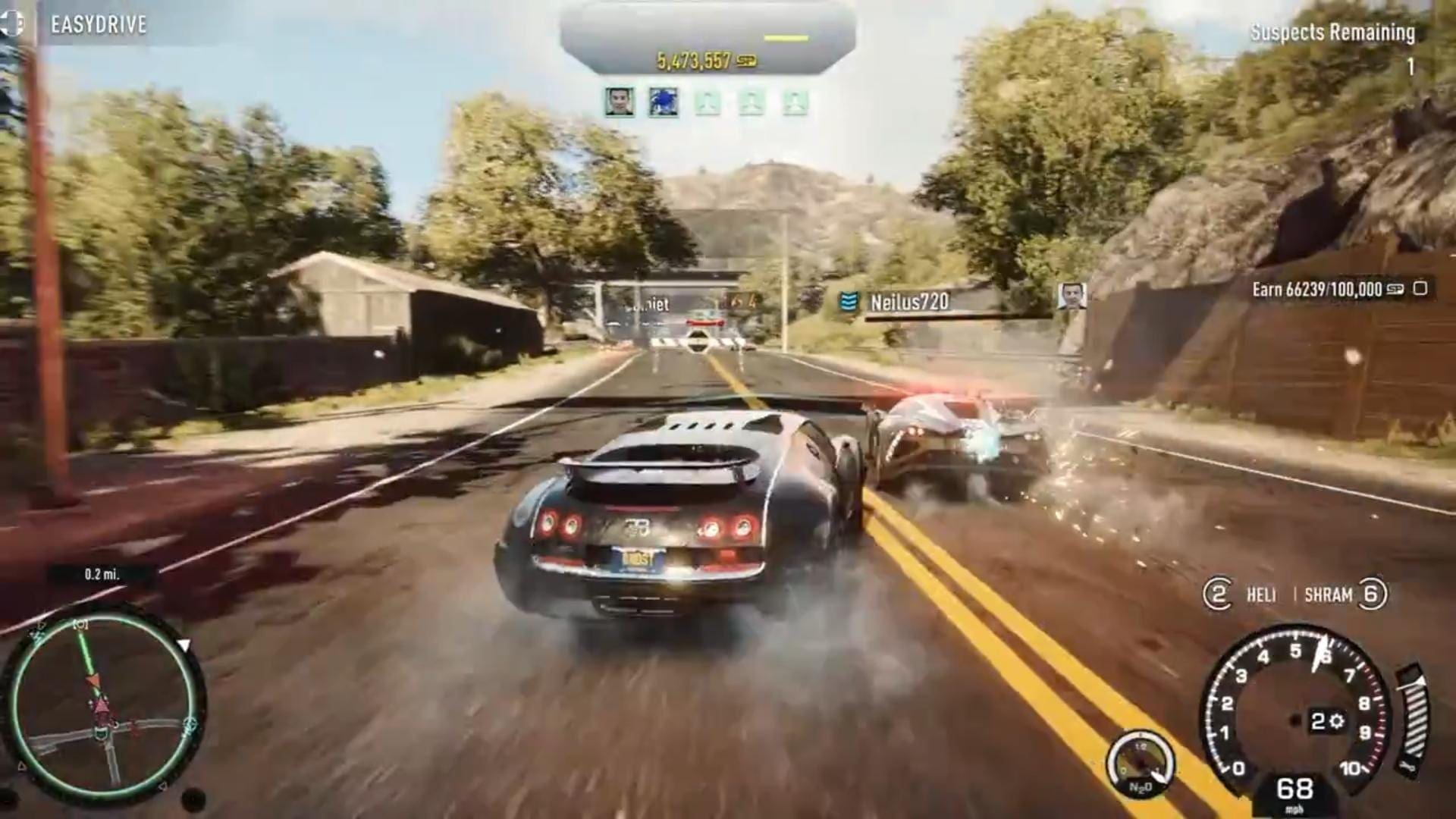Click the Neilus720 player name tag
The image size is (1456, 819).
908,302
